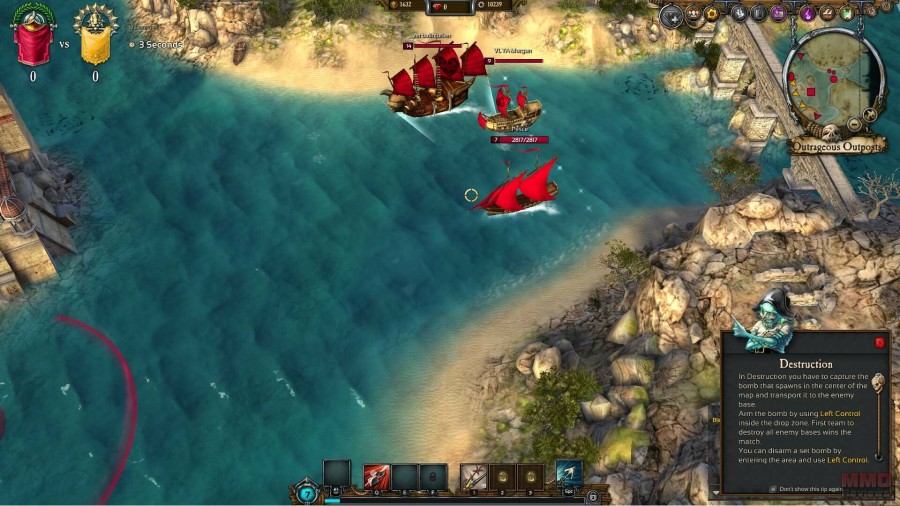Click the Outrageous Outposts minimap
The width and height of the screenshot is (900, 506).
coord(833,82)
